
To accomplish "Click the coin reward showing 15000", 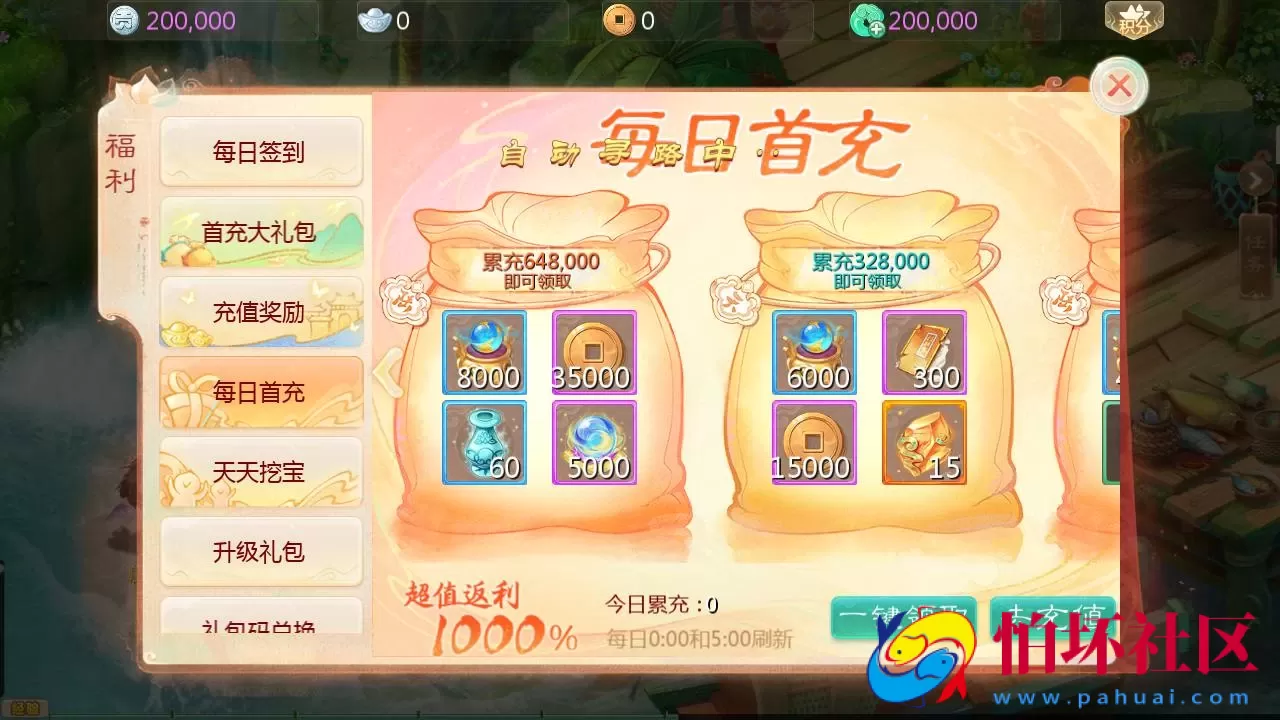I will 814,442.
